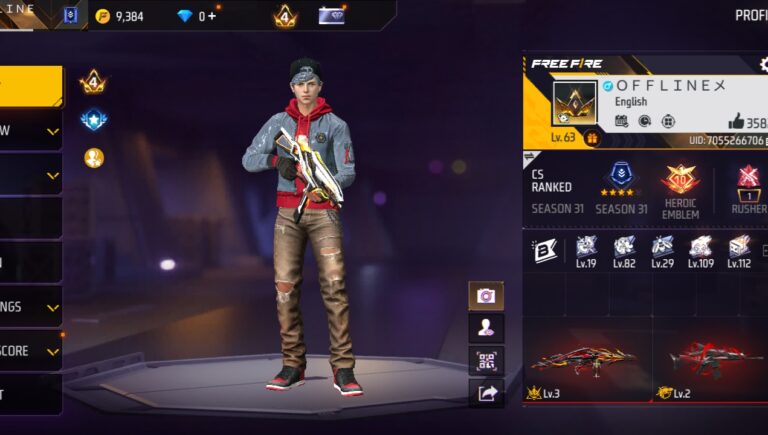Click the blue guild banner icon
Viewport: 768px width, 435px height.
pyautogui.click(x=70, y=15)
